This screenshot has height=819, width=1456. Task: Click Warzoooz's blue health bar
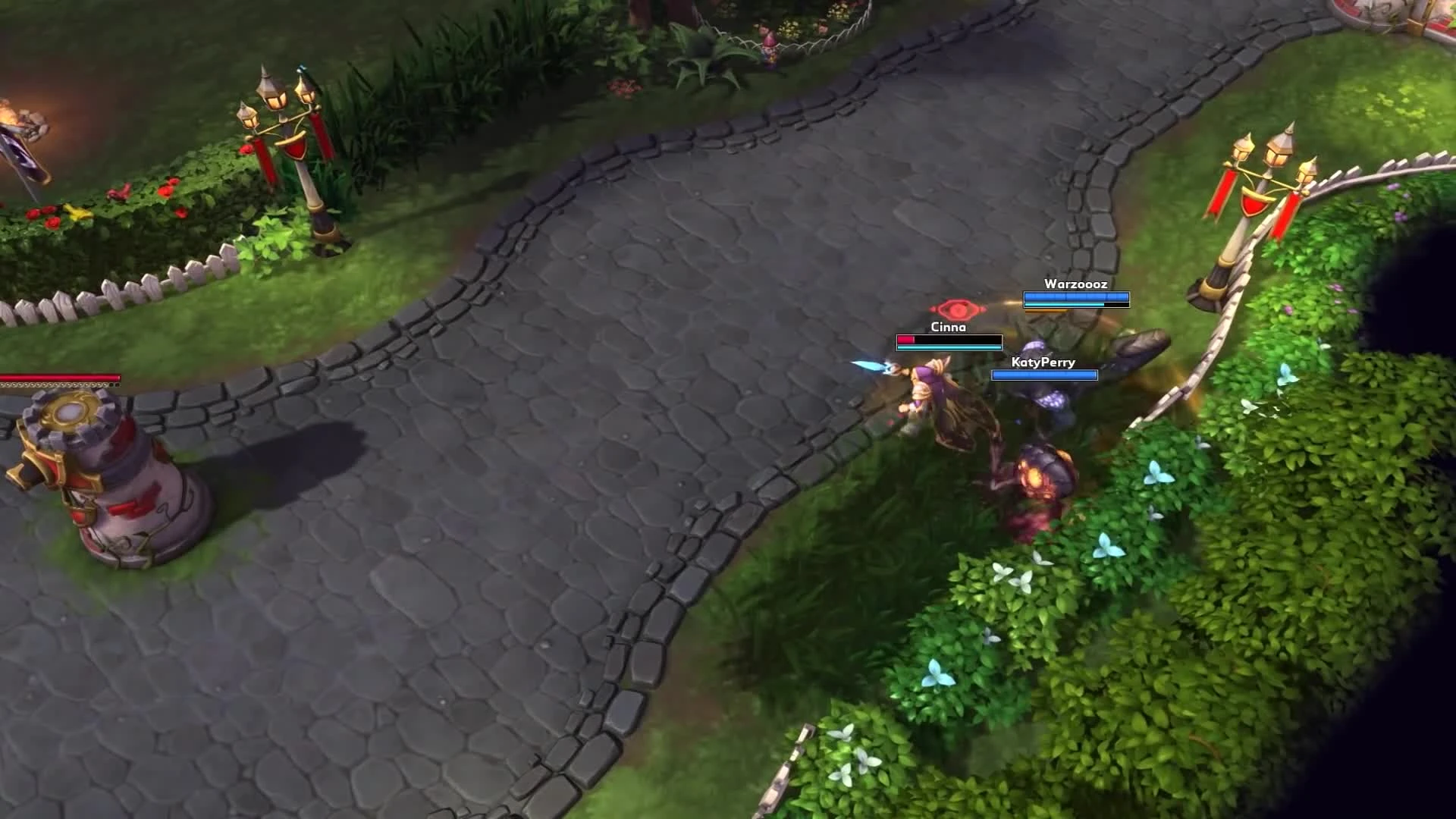coord(1077,297)
